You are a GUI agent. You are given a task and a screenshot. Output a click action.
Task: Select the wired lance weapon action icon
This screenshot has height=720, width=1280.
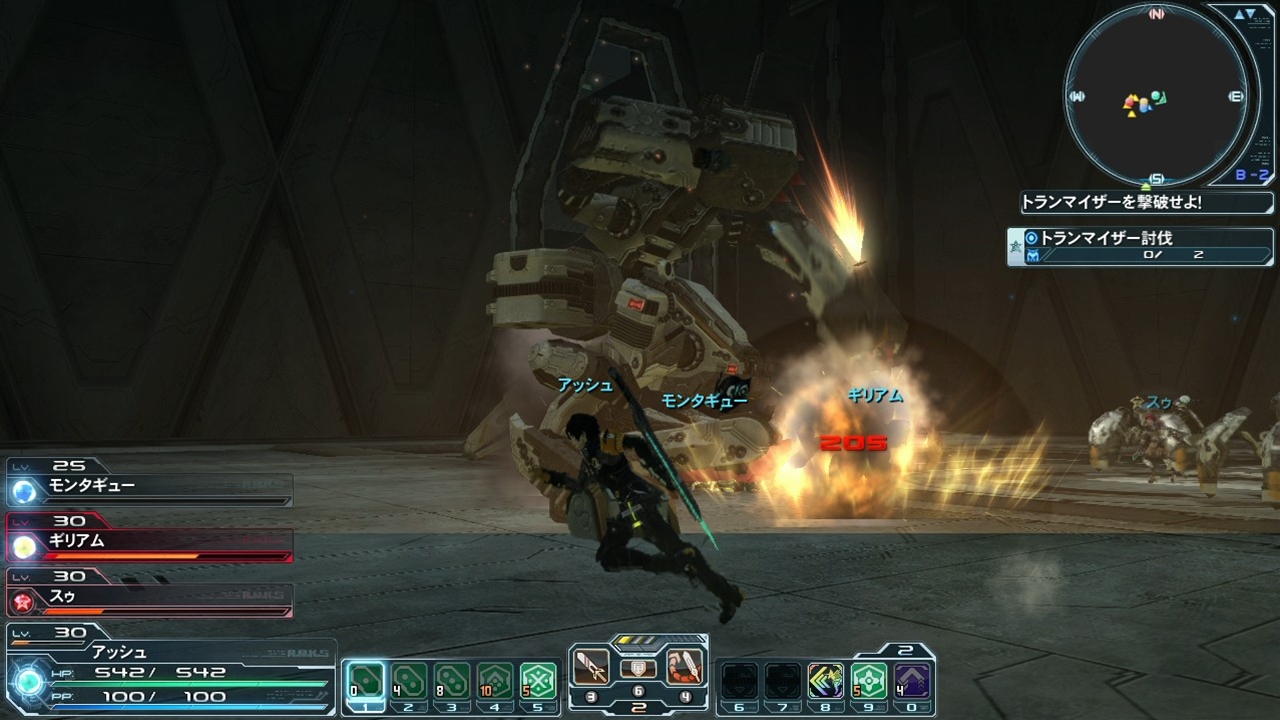684,667
